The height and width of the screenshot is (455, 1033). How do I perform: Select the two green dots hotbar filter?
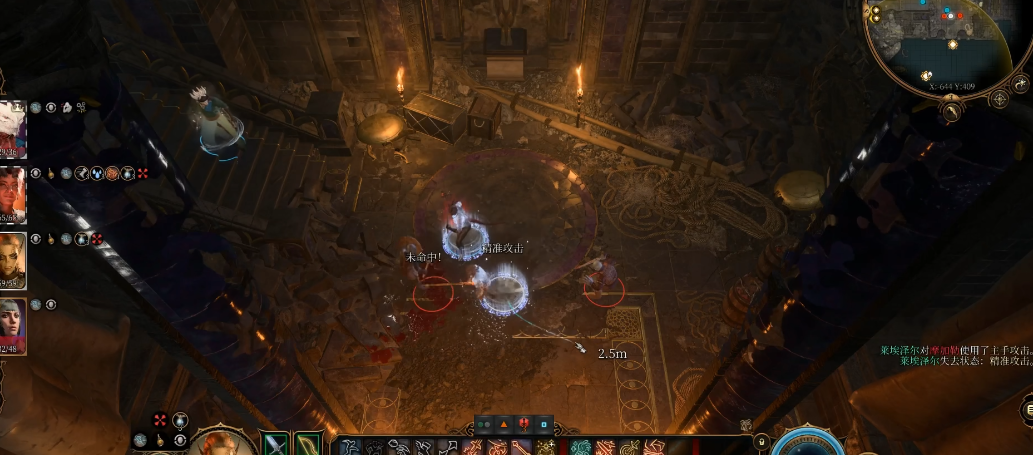484,424
